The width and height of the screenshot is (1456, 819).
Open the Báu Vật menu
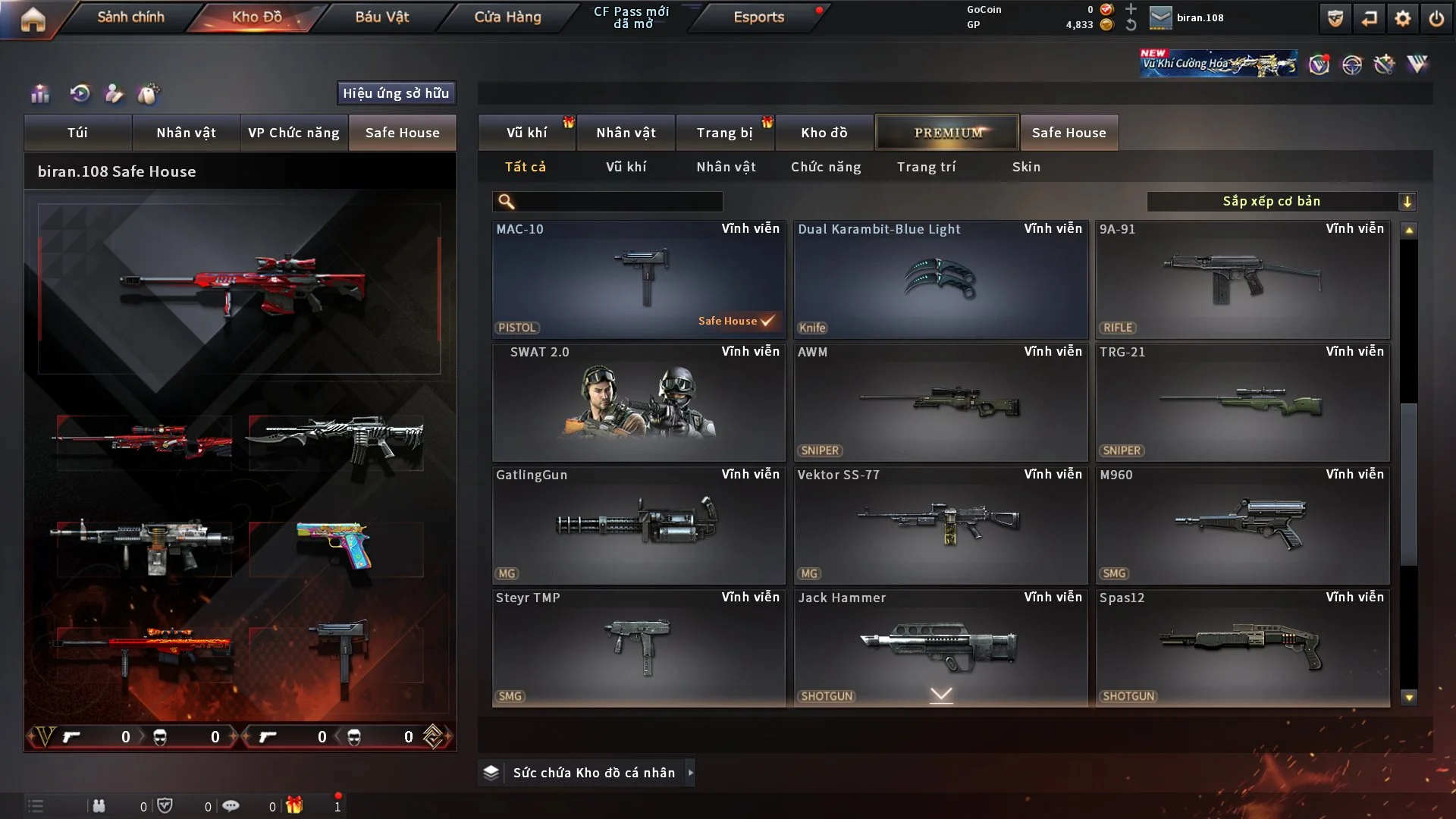pos(381,17)
